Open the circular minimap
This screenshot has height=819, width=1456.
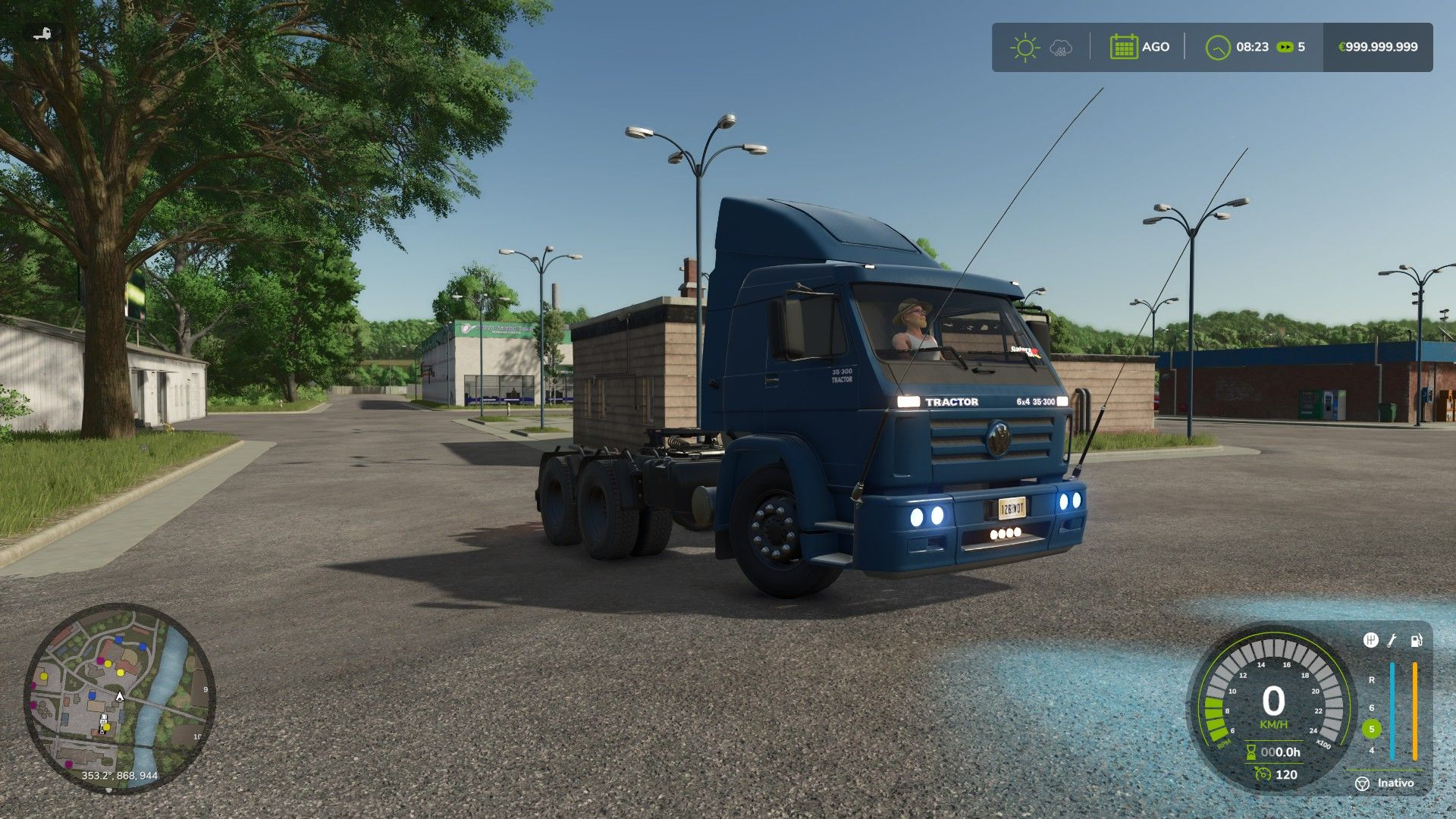[120, 698]
